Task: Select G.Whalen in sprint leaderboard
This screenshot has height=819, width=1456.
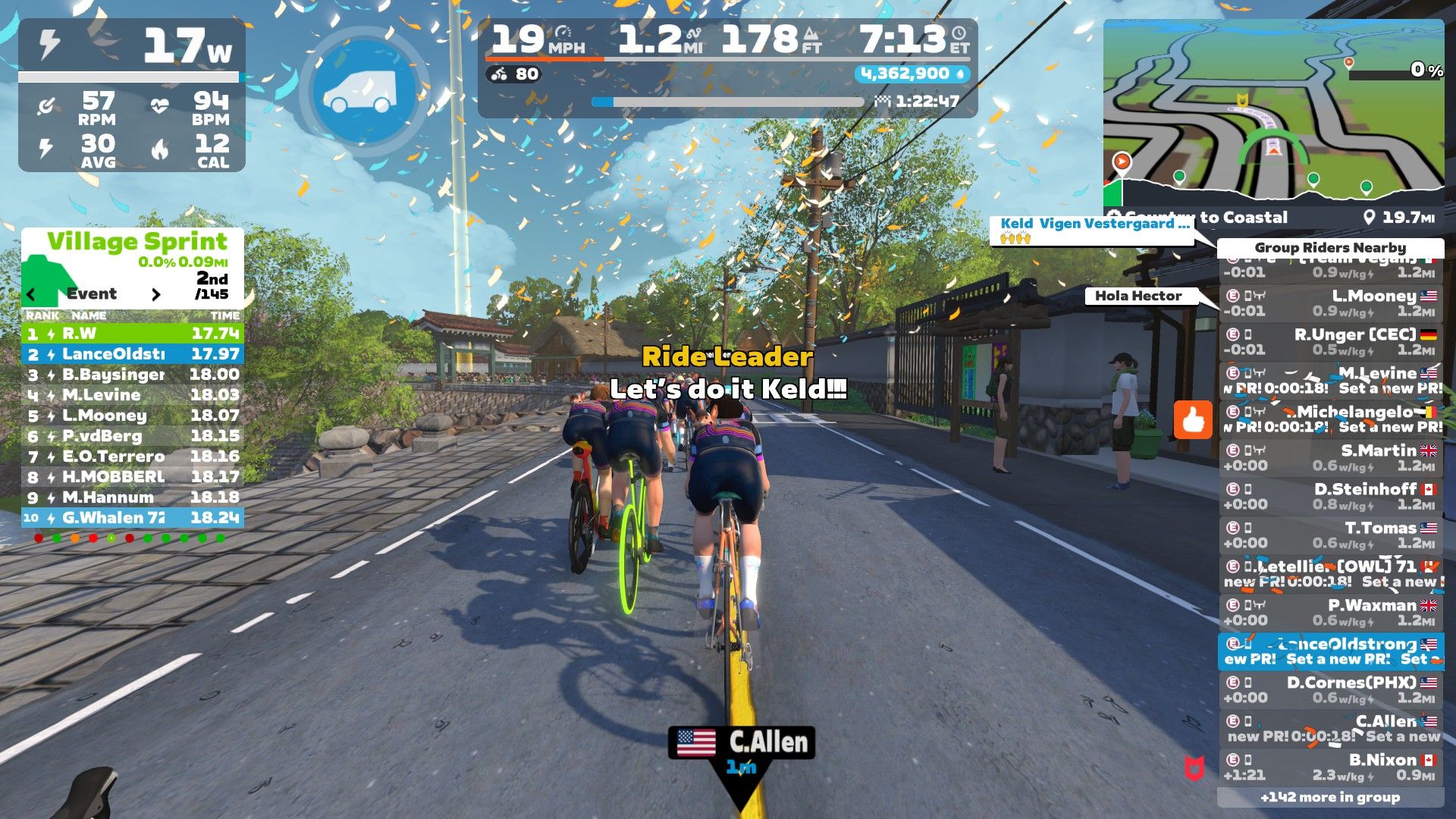Action: tap(133, 518)
